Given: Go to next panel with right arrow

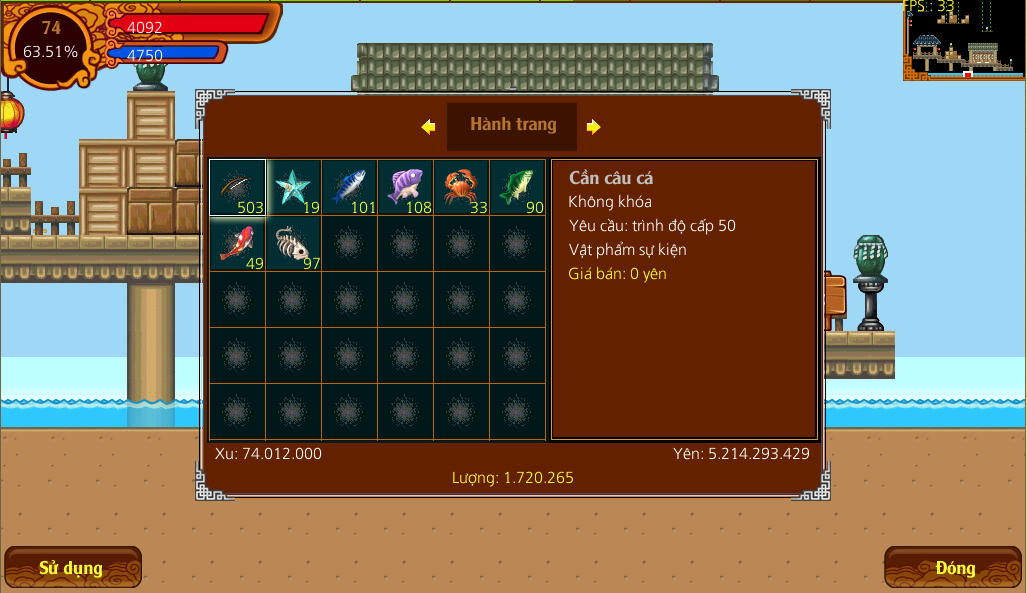Looking at the screenshot, I should (x=593, y=127).
